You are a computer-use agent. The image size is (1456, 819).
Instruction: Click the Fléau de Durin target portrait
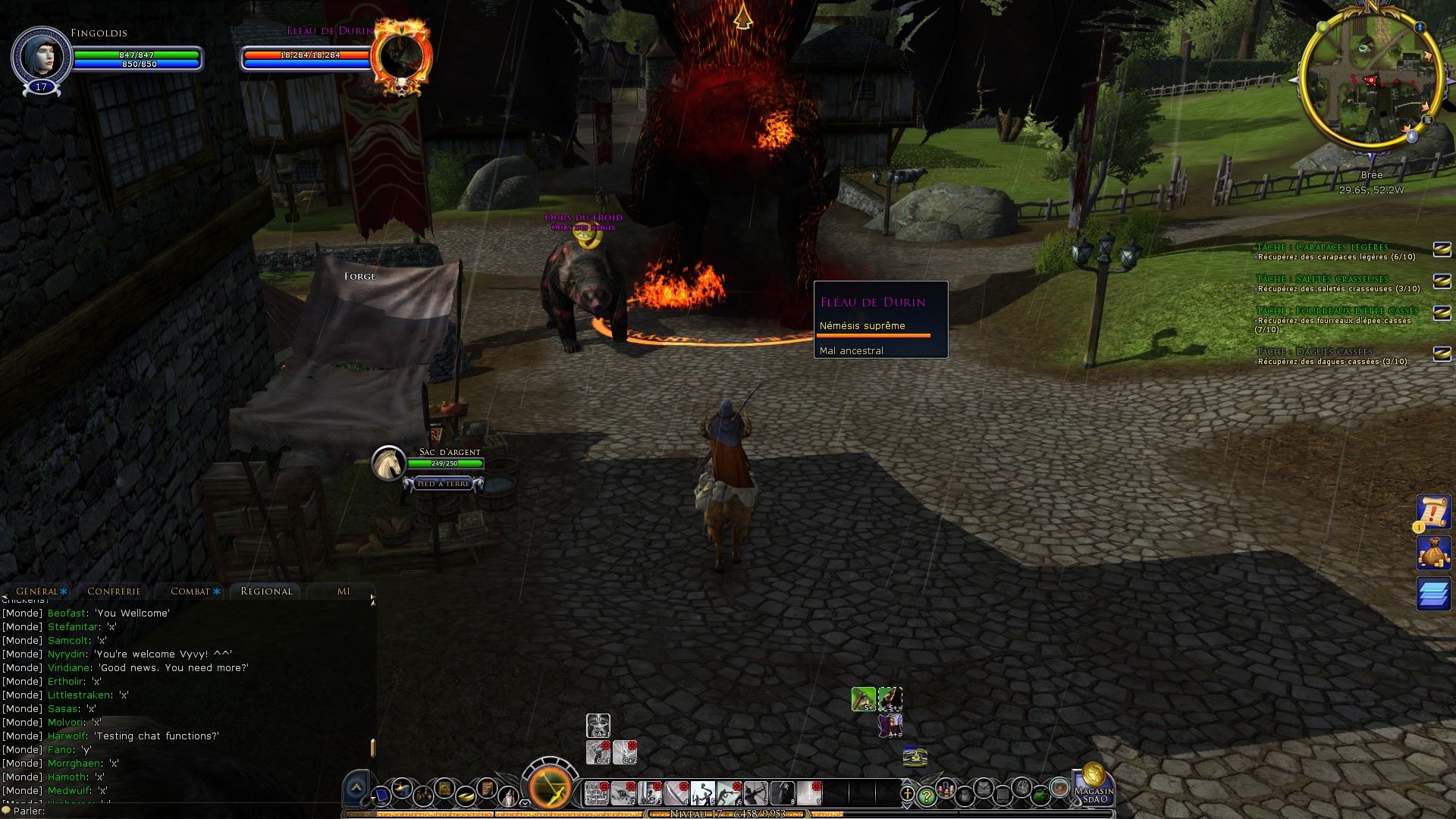click(x=402, y=57)
